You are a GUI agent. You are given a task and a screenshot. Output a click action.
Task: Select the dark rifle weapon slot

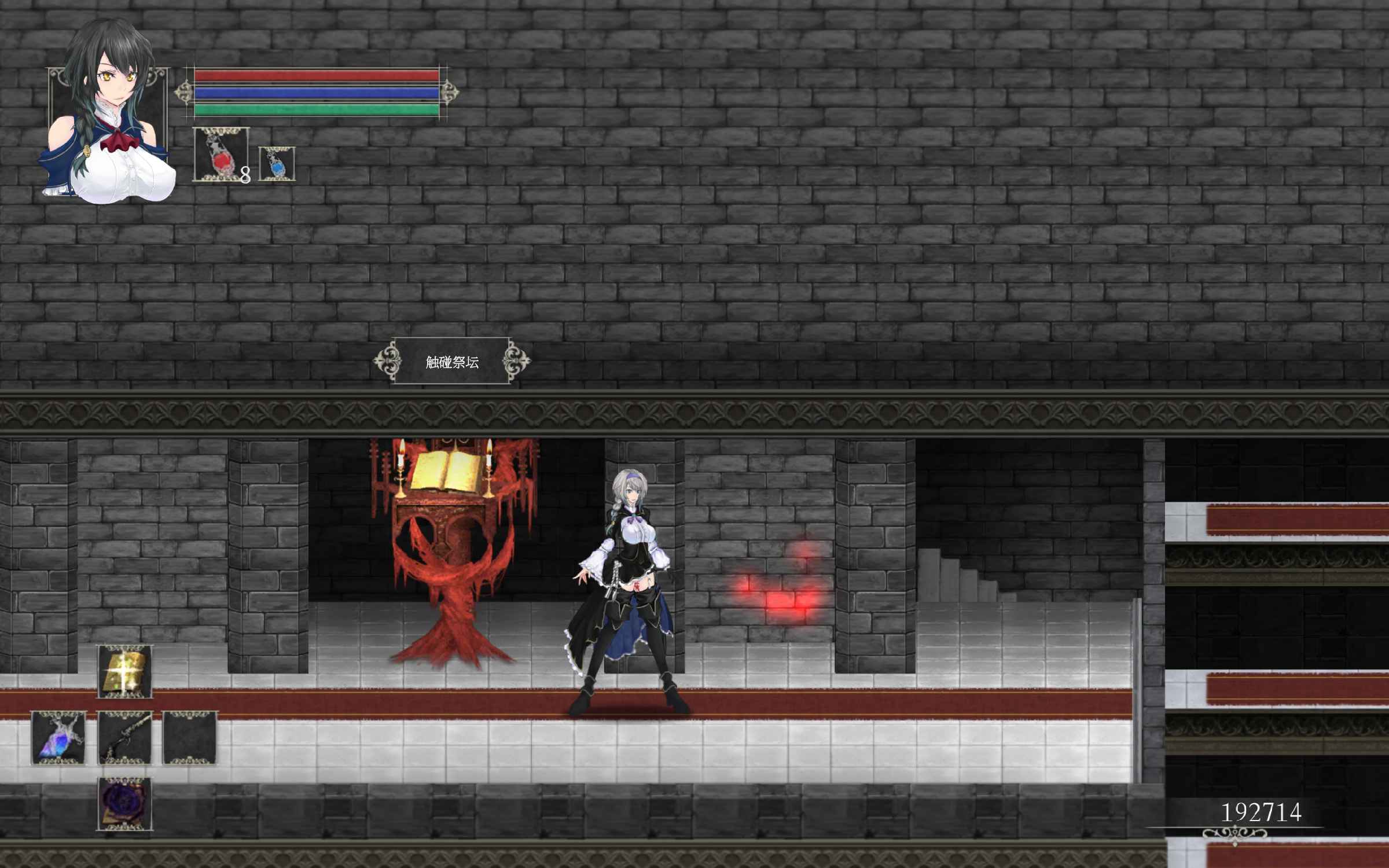[124, 738]
